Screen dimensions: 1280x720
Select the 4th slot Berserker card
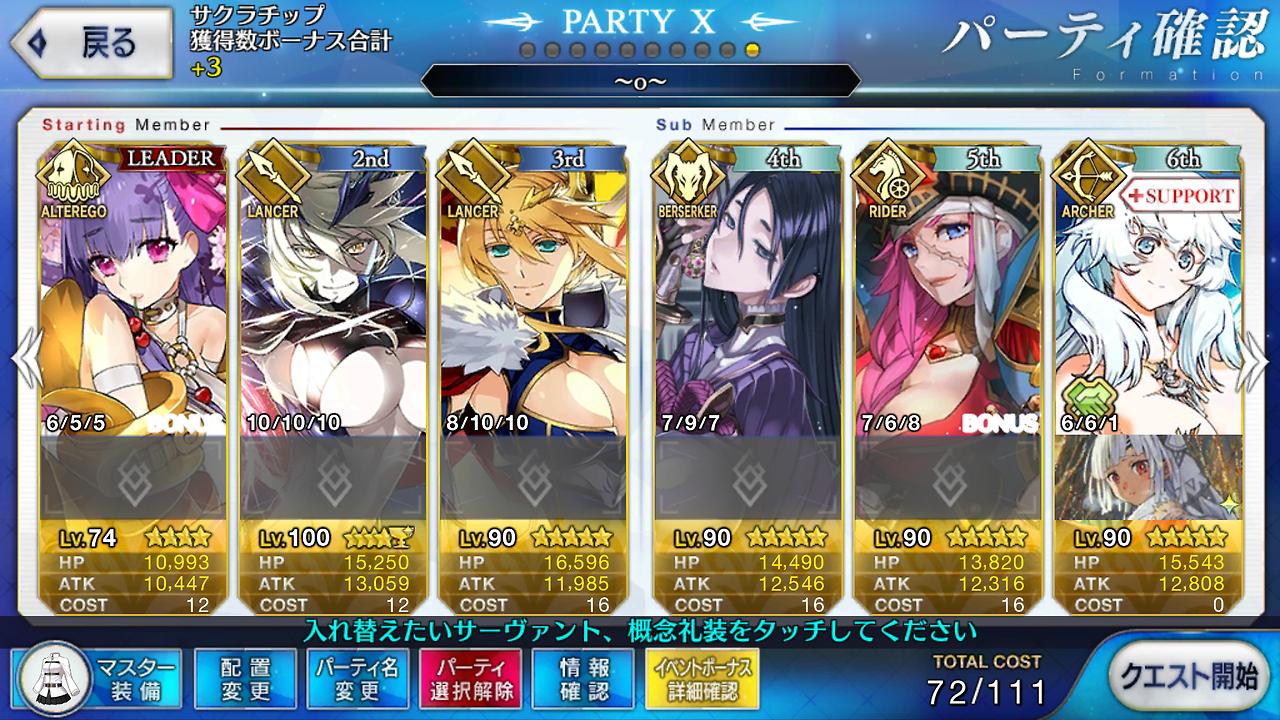[747, 290]
